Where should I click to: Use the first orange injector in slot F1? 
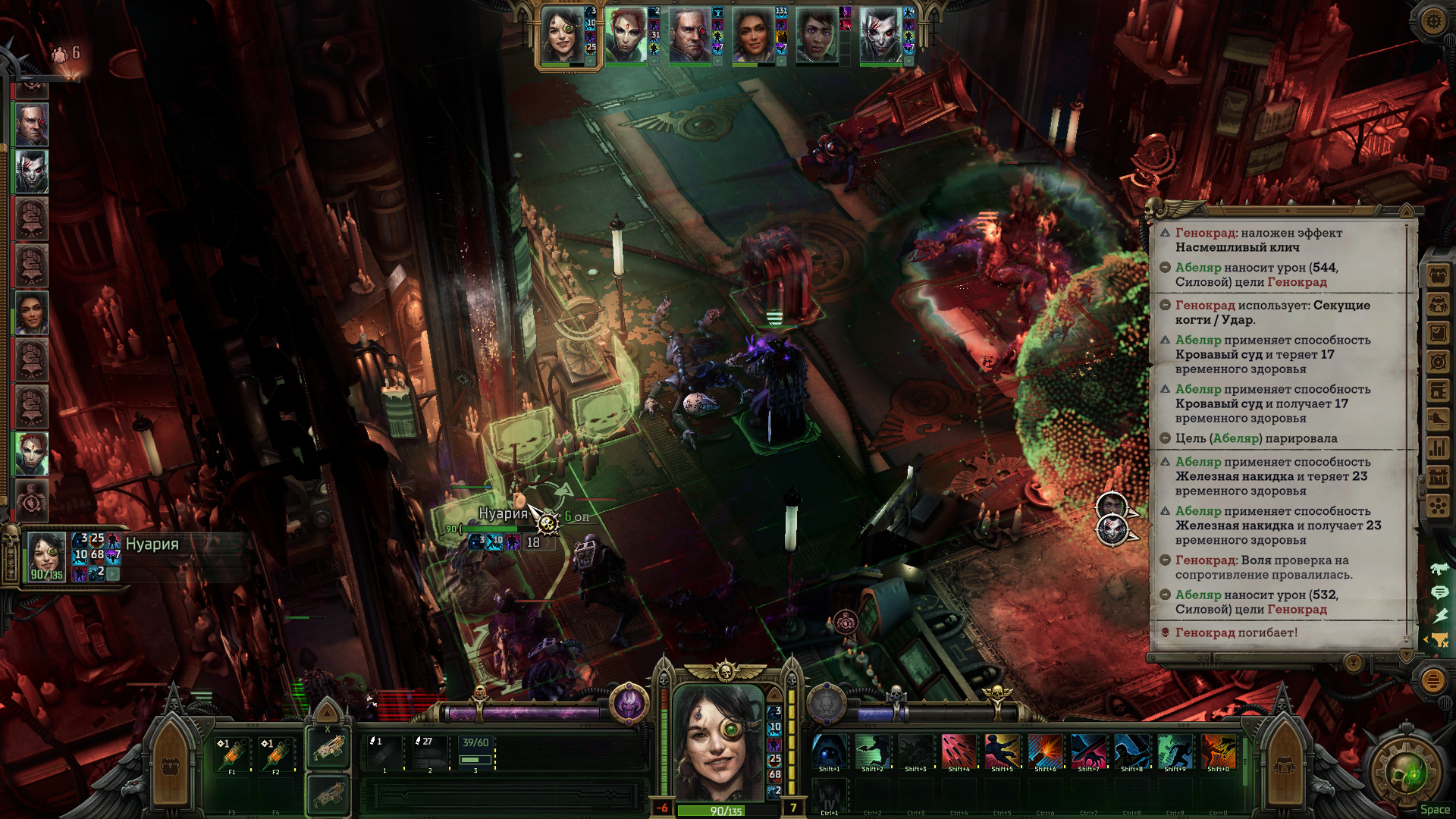coord(232,754)
